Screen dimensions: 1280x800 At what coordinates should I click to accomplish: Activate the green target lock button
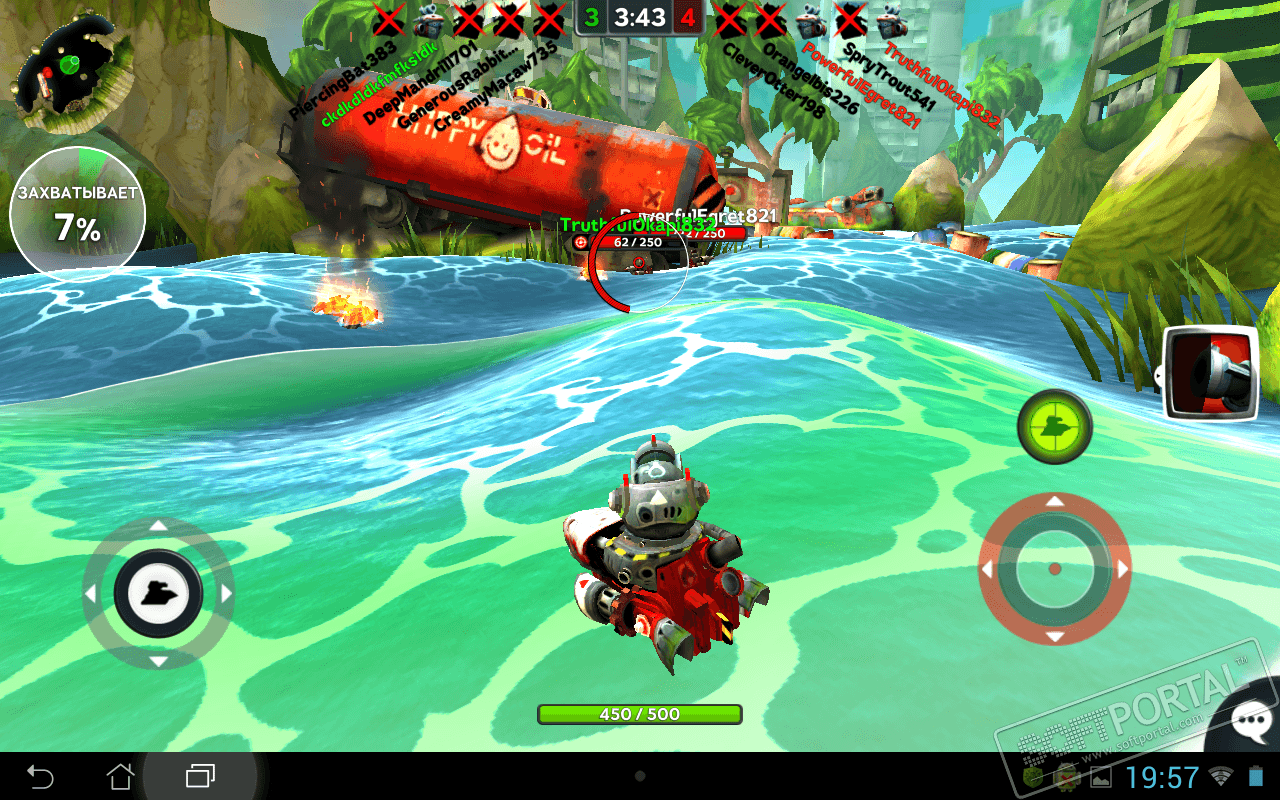click(1054, 427)
